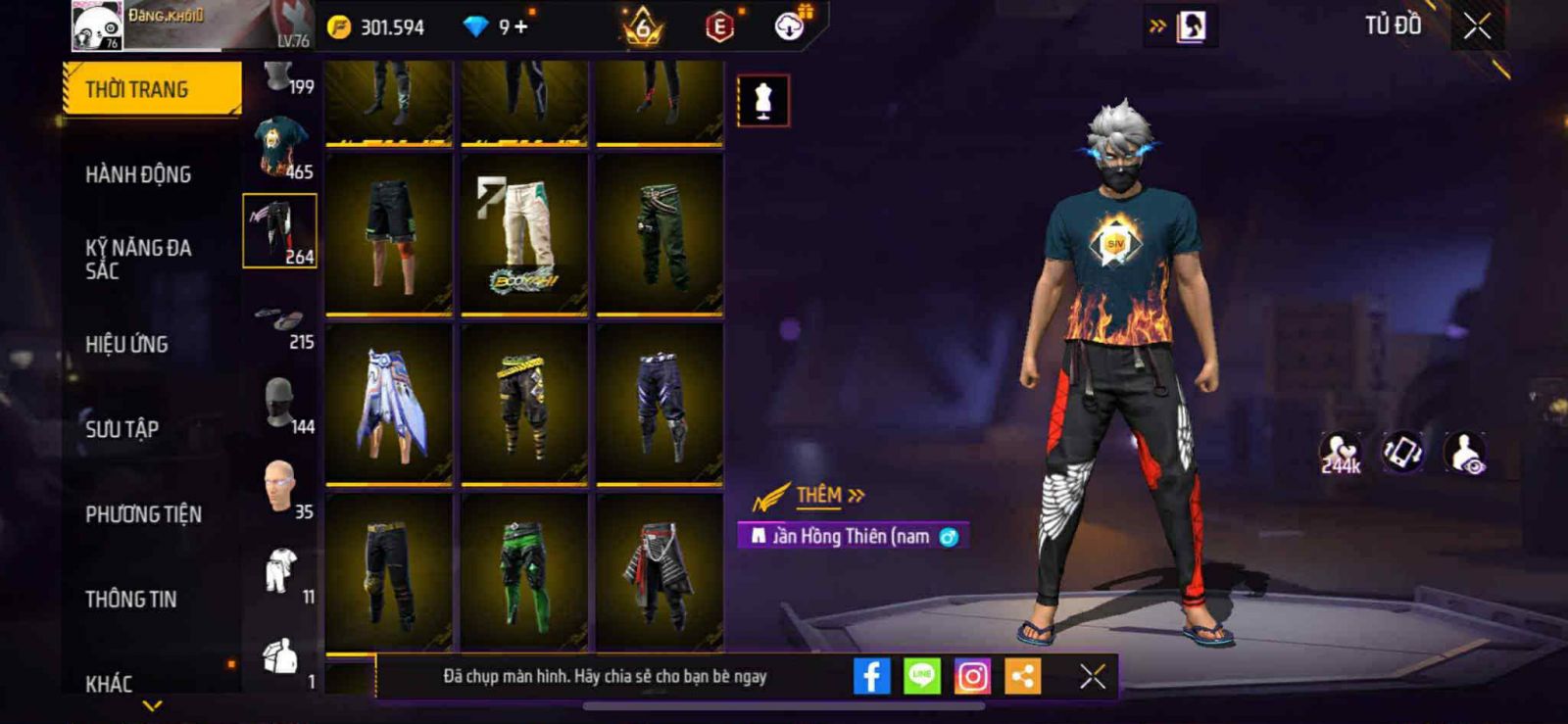1568x724 pixels.
Task: Select the KỸ NĂNG ĐA SẮC tab
Action: point(138,259)
